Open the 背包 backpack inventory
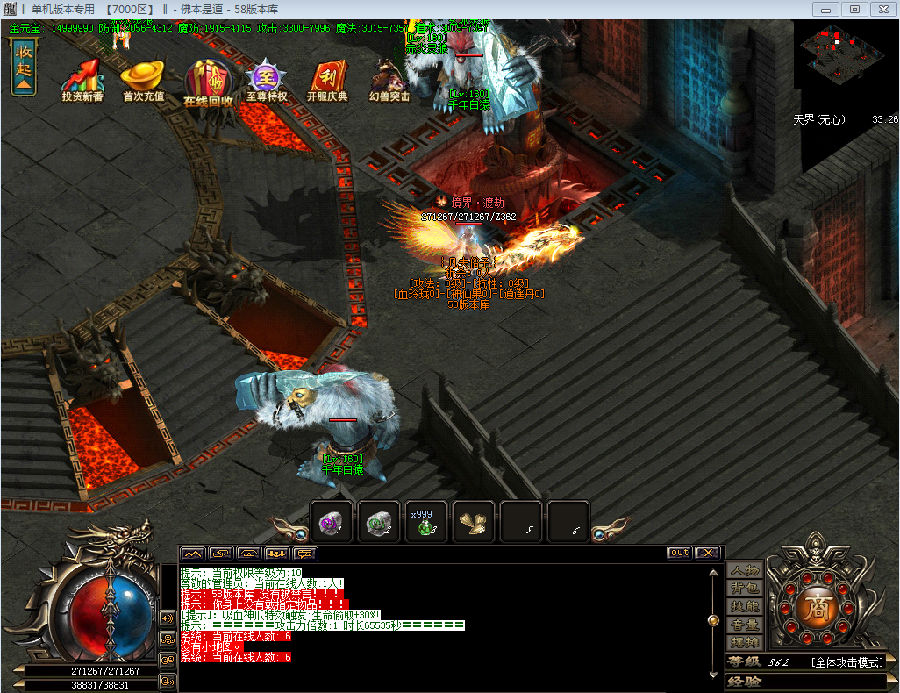 (x=745, y=588)
